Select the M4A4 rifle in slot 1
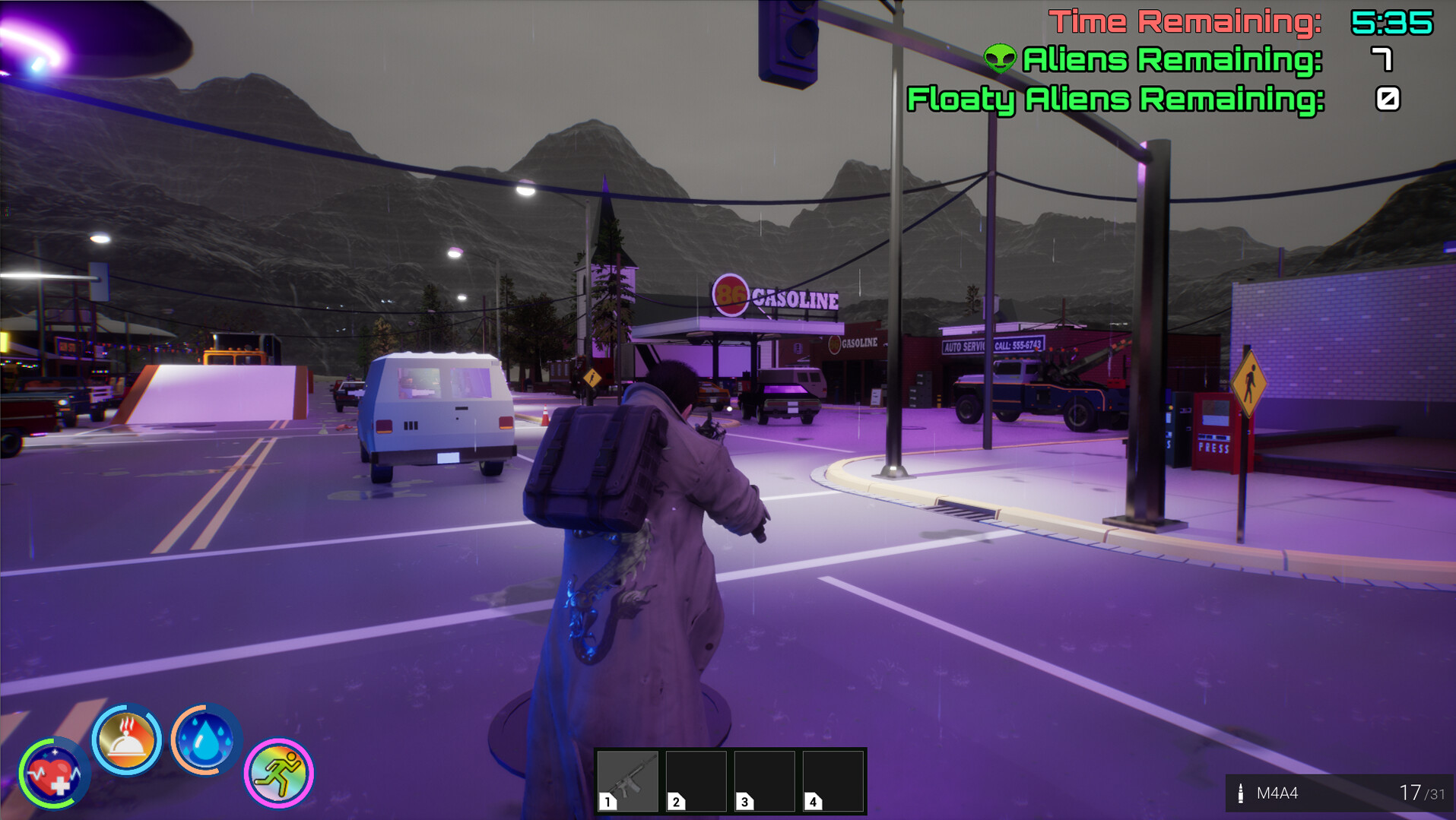Viewport: 1456px width, 820px height. tap(628, 781)
